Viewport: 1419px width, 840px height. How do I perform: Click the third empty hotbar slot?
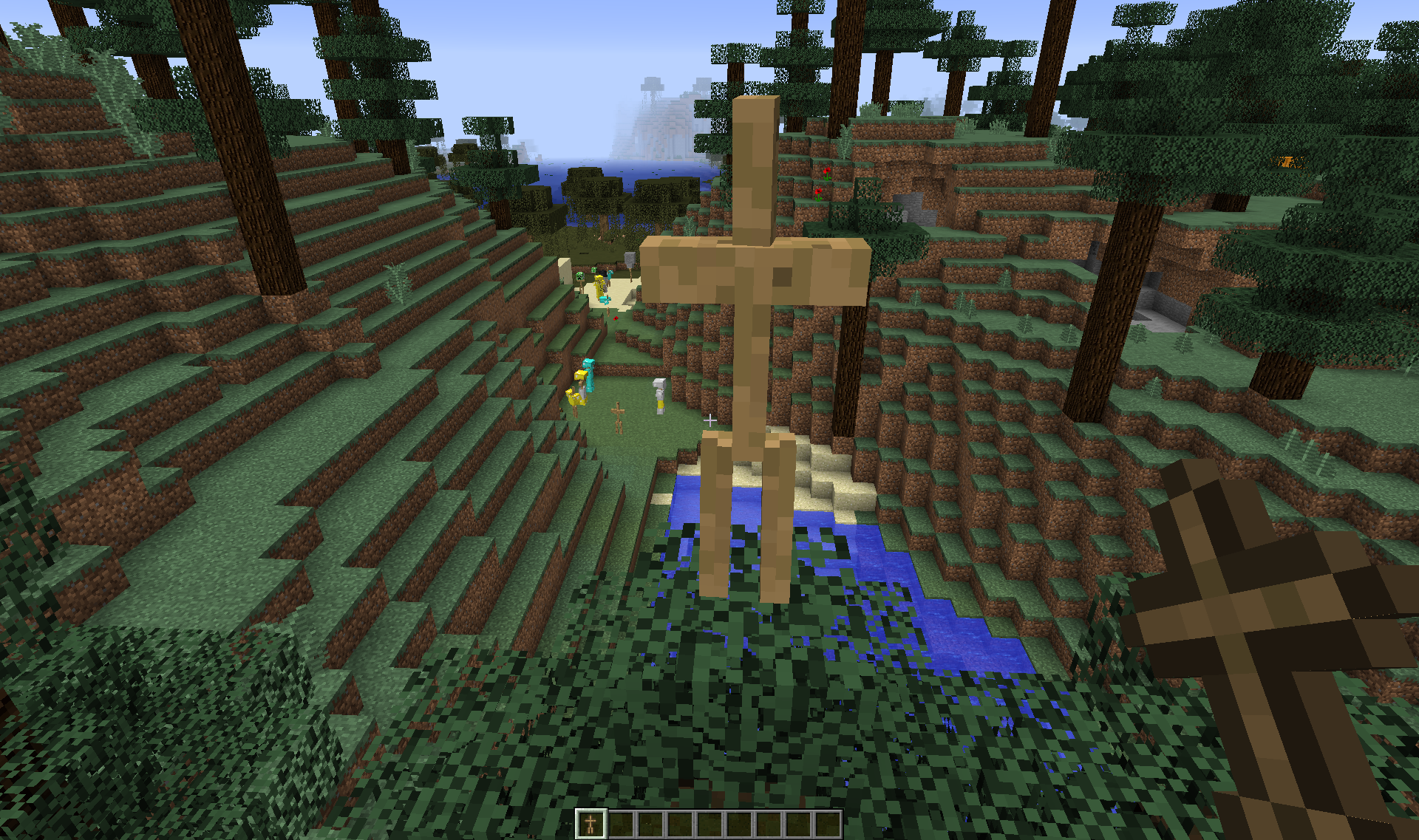[650, 823]
